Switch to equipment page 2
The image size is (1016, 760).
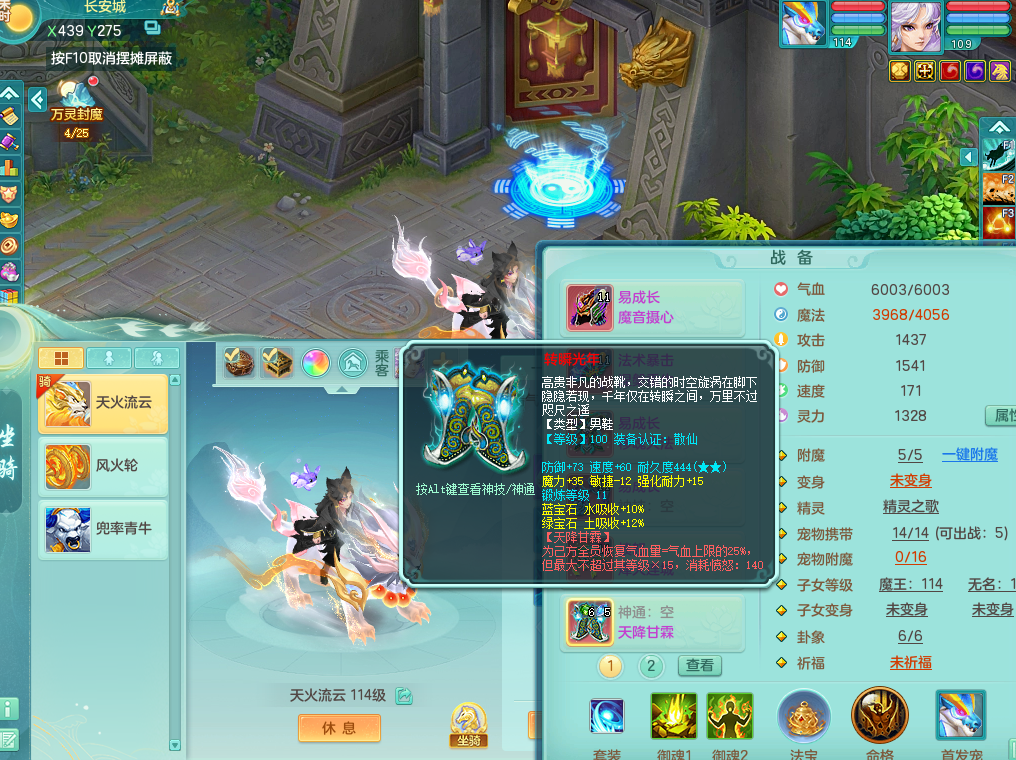pyautogui.click(x=651, y=665)
